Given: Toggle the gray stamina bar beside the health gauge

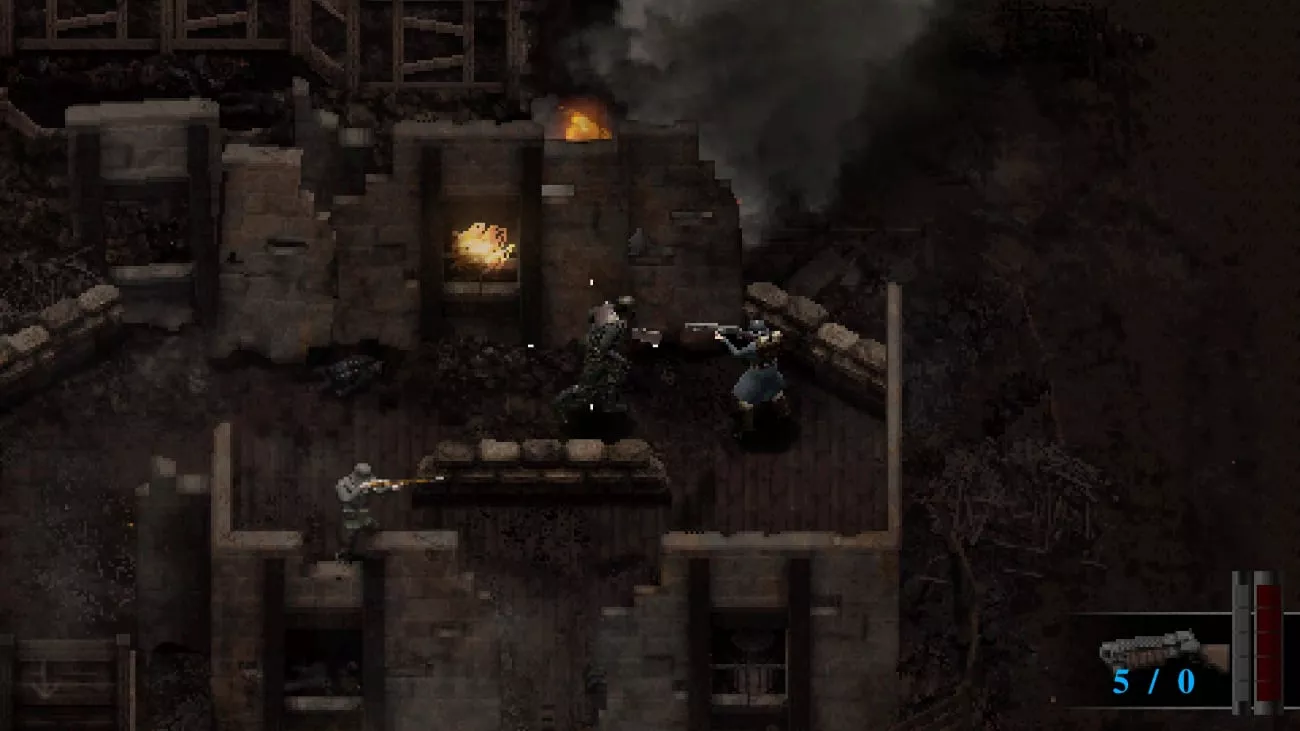Looking at the screenshot, I should click(1240, 640).
